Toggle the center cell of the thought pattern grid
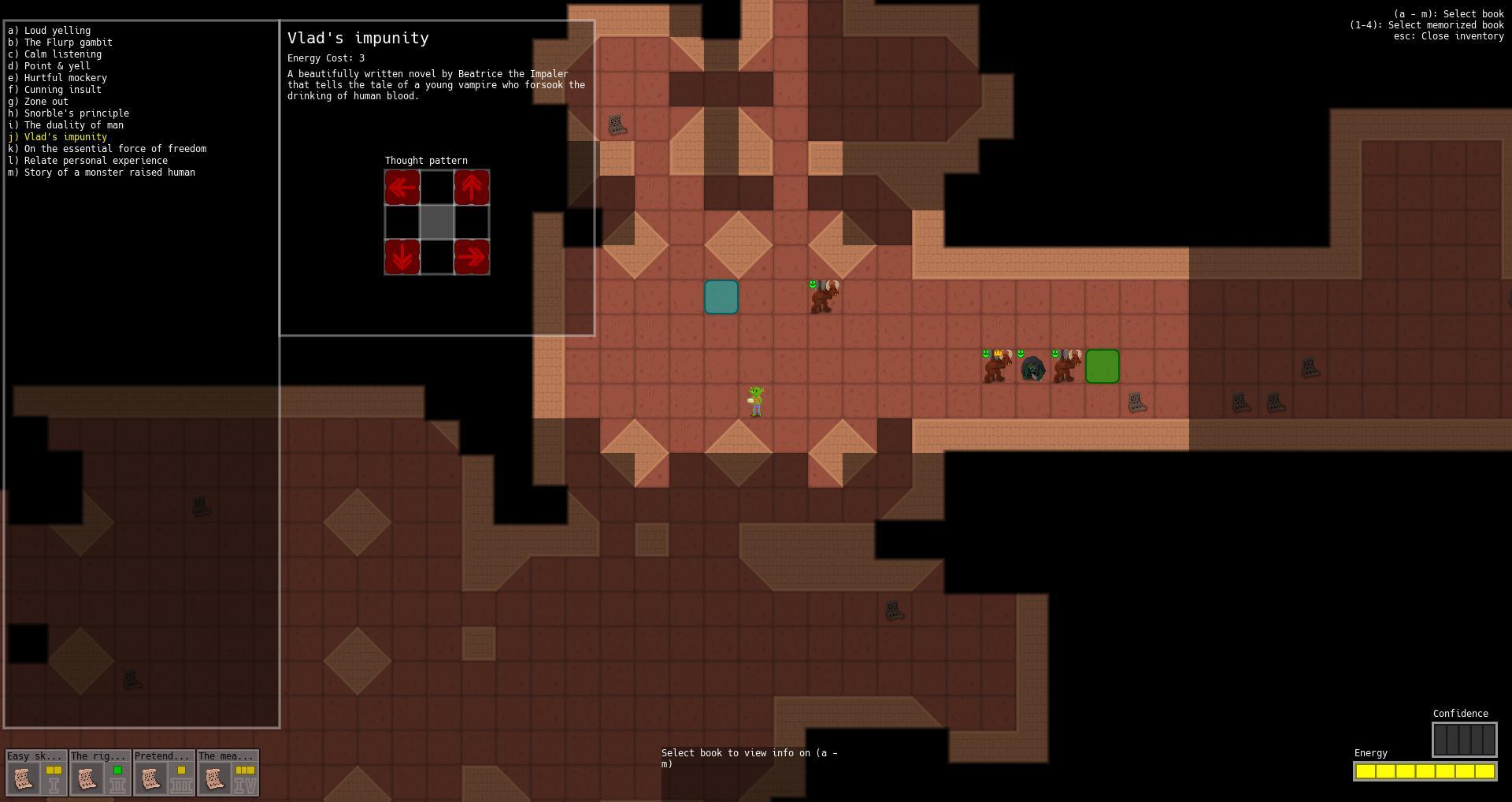The width and height of the screenshot is (1512, 802). pyautogui.click(x=437, y=223)
